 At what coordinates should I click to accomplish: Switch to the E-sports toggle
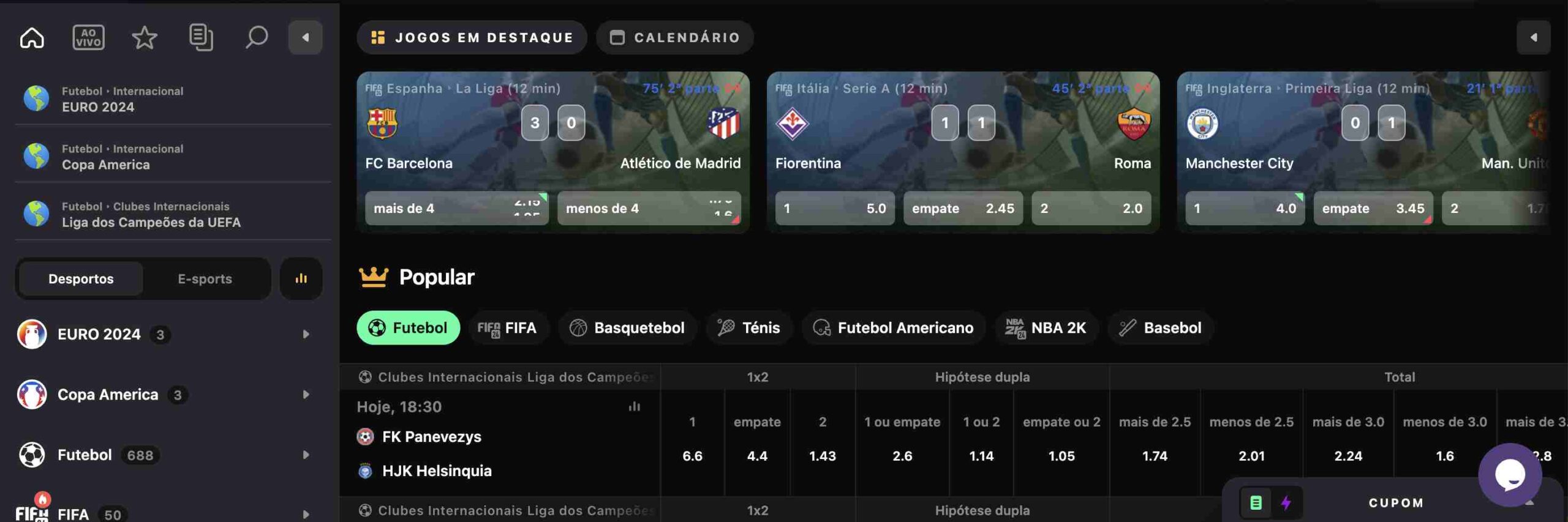(205, 278)
